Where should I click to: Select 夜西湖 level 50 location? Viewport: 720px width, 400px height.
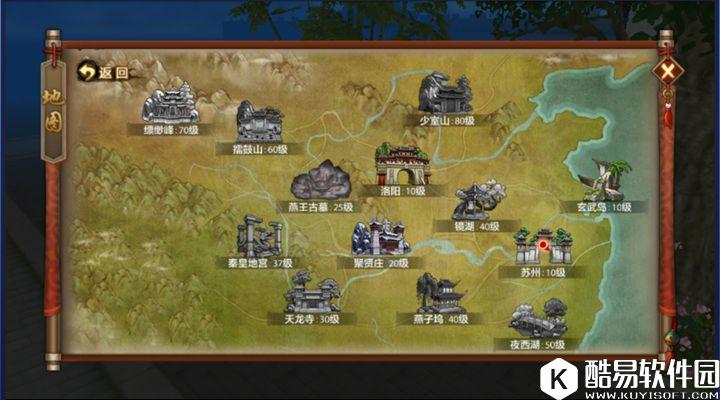(536, 323)
